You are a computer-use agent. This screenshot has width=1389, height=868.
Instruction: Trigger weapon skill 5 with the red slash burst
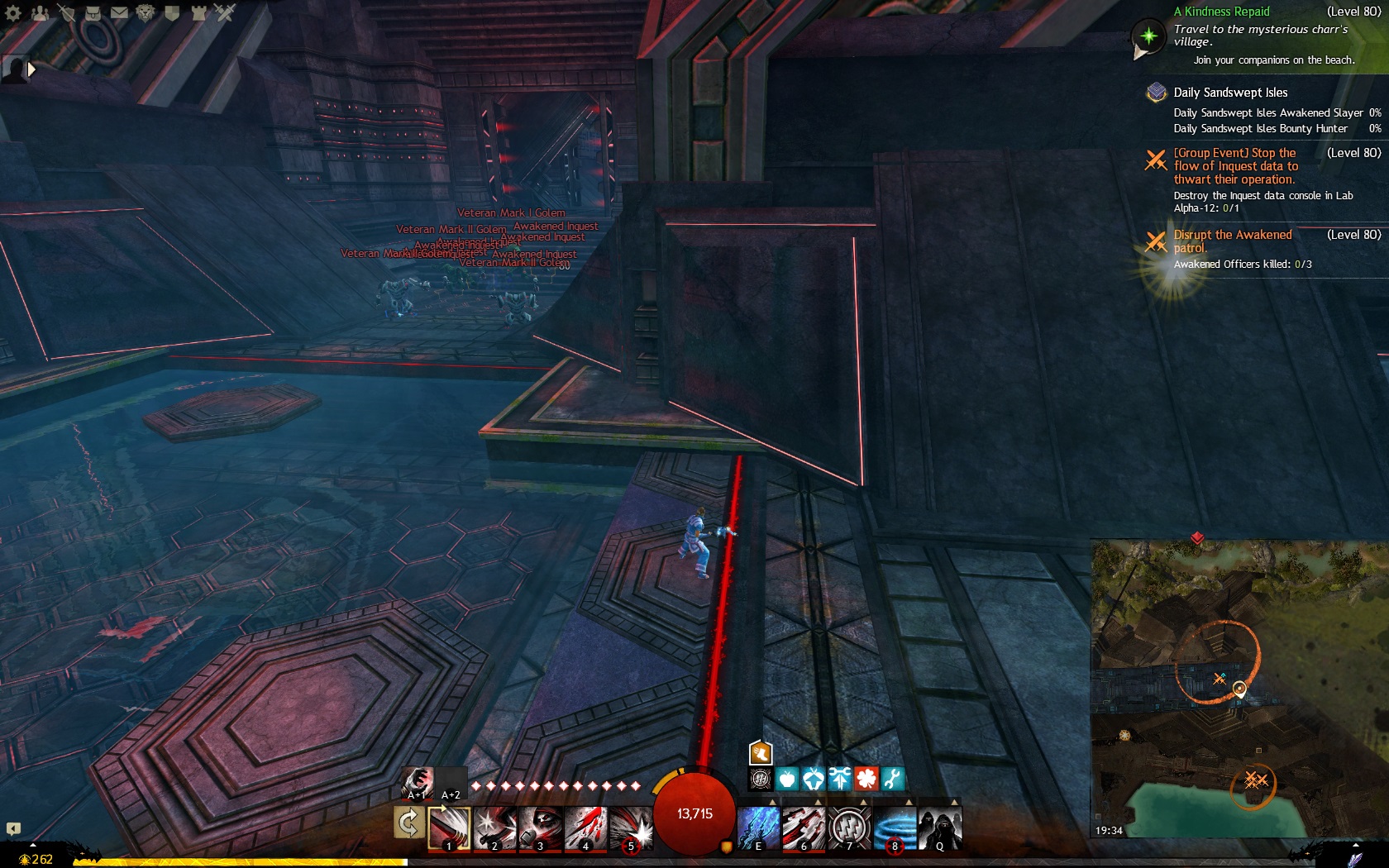coord(631,827)
